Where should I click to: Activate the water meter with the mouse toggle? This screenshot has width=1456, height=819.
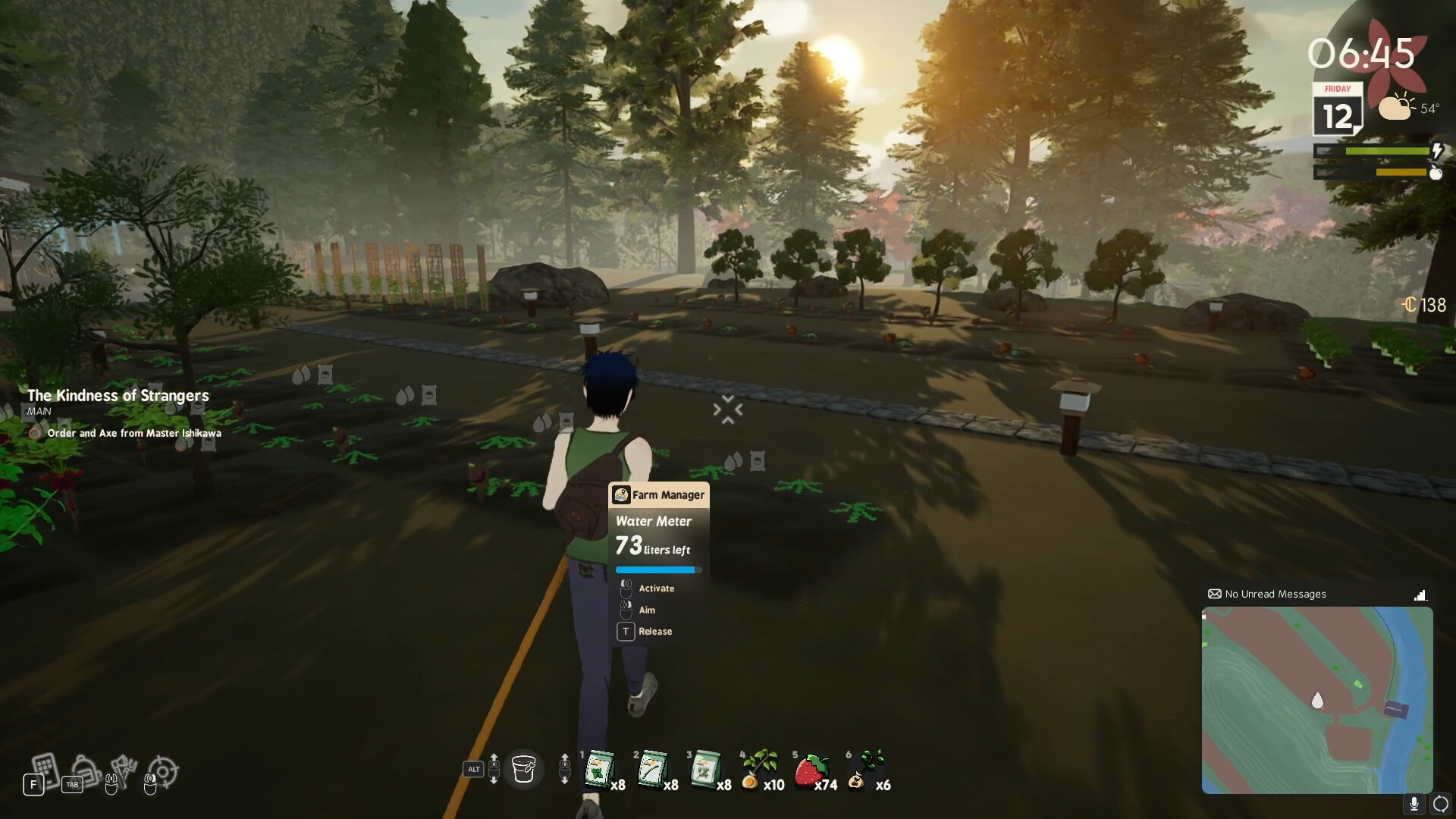[x=626, y=588]
